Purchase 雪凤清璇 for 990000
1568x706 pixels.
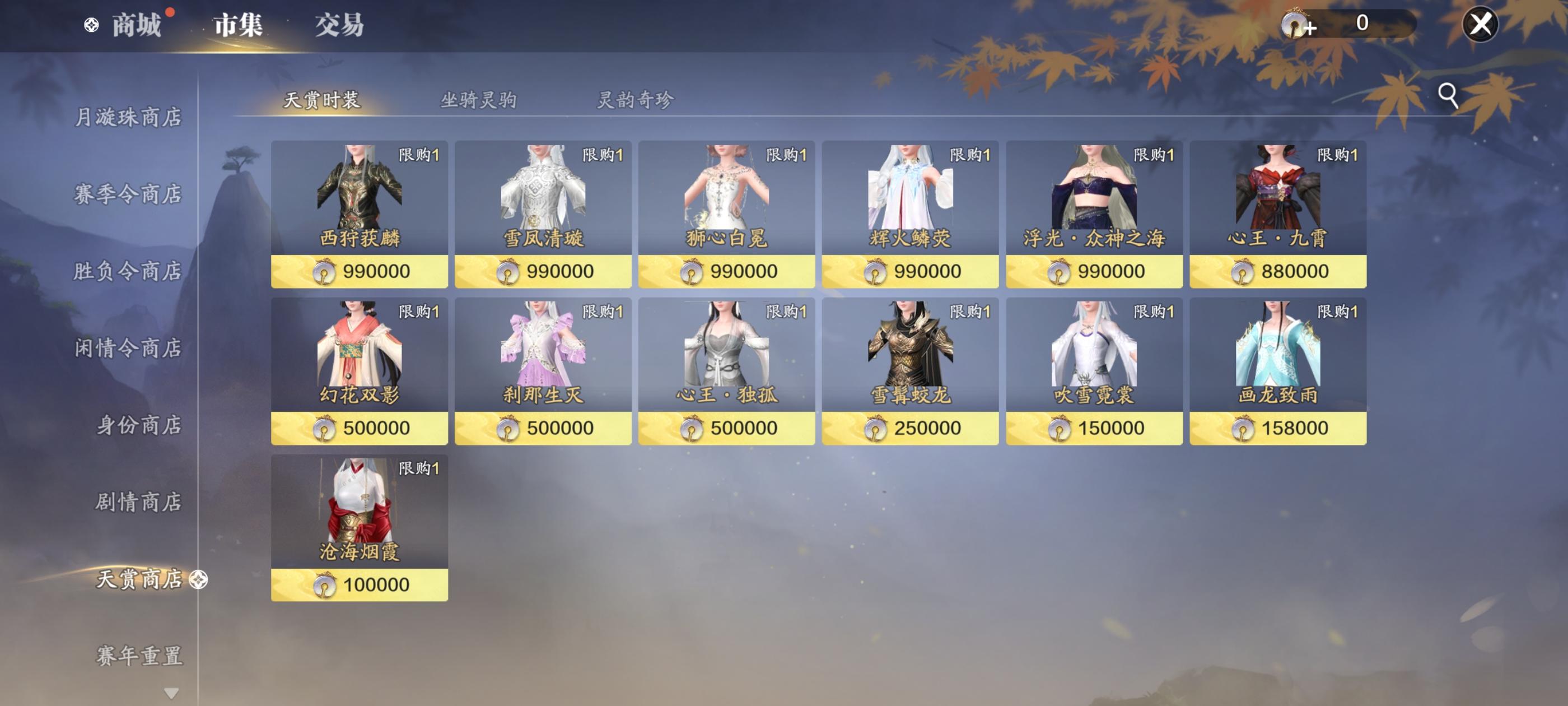(x=542, y=271)
